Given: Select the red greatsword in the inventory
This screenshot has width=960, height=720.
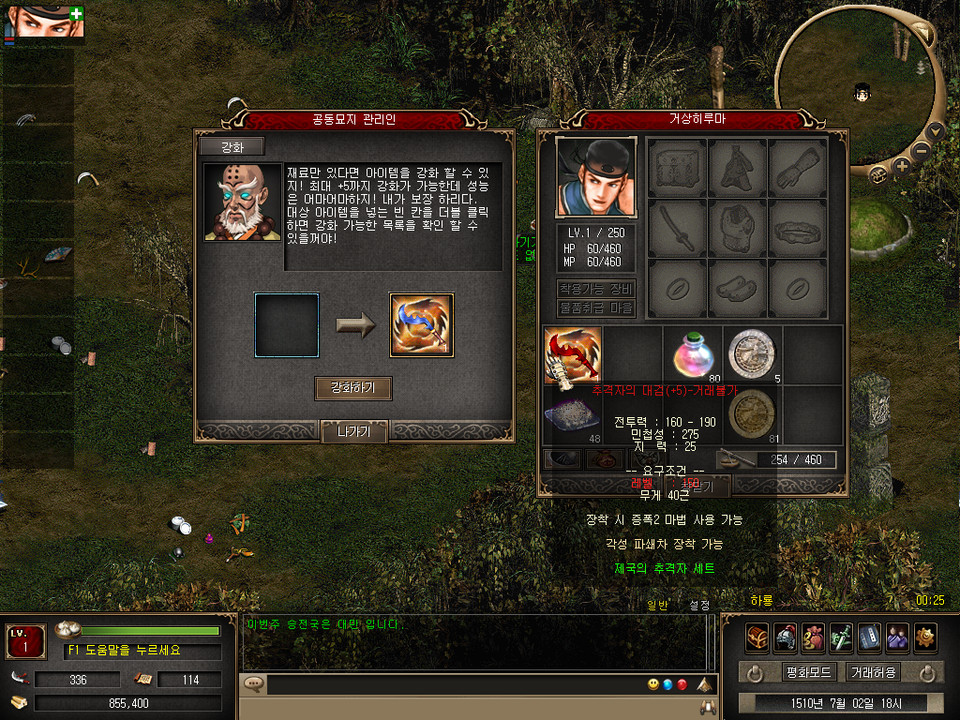Looking at the screenshot, I should click(573, 355).
